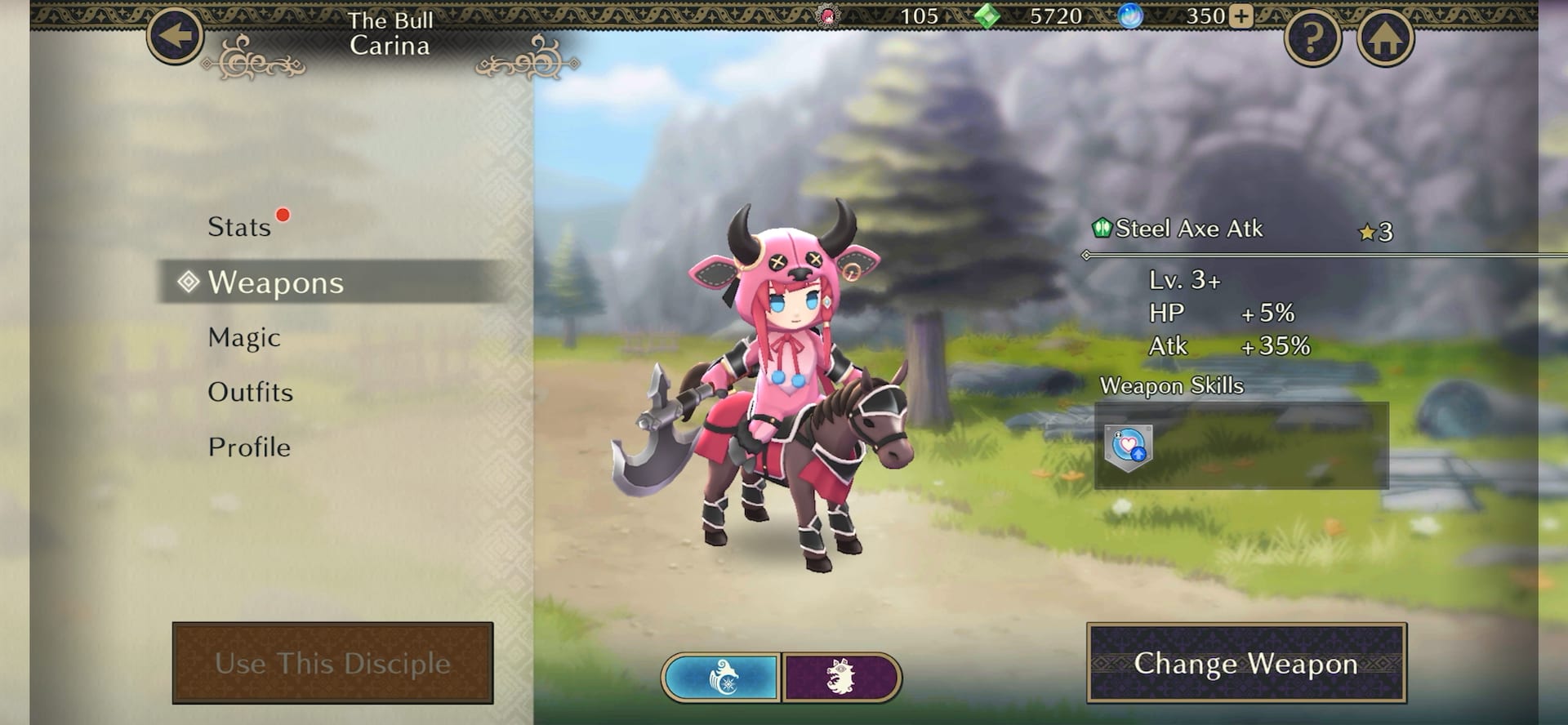
Task: Click the Use This Disciple button
Action: [332, 663]
